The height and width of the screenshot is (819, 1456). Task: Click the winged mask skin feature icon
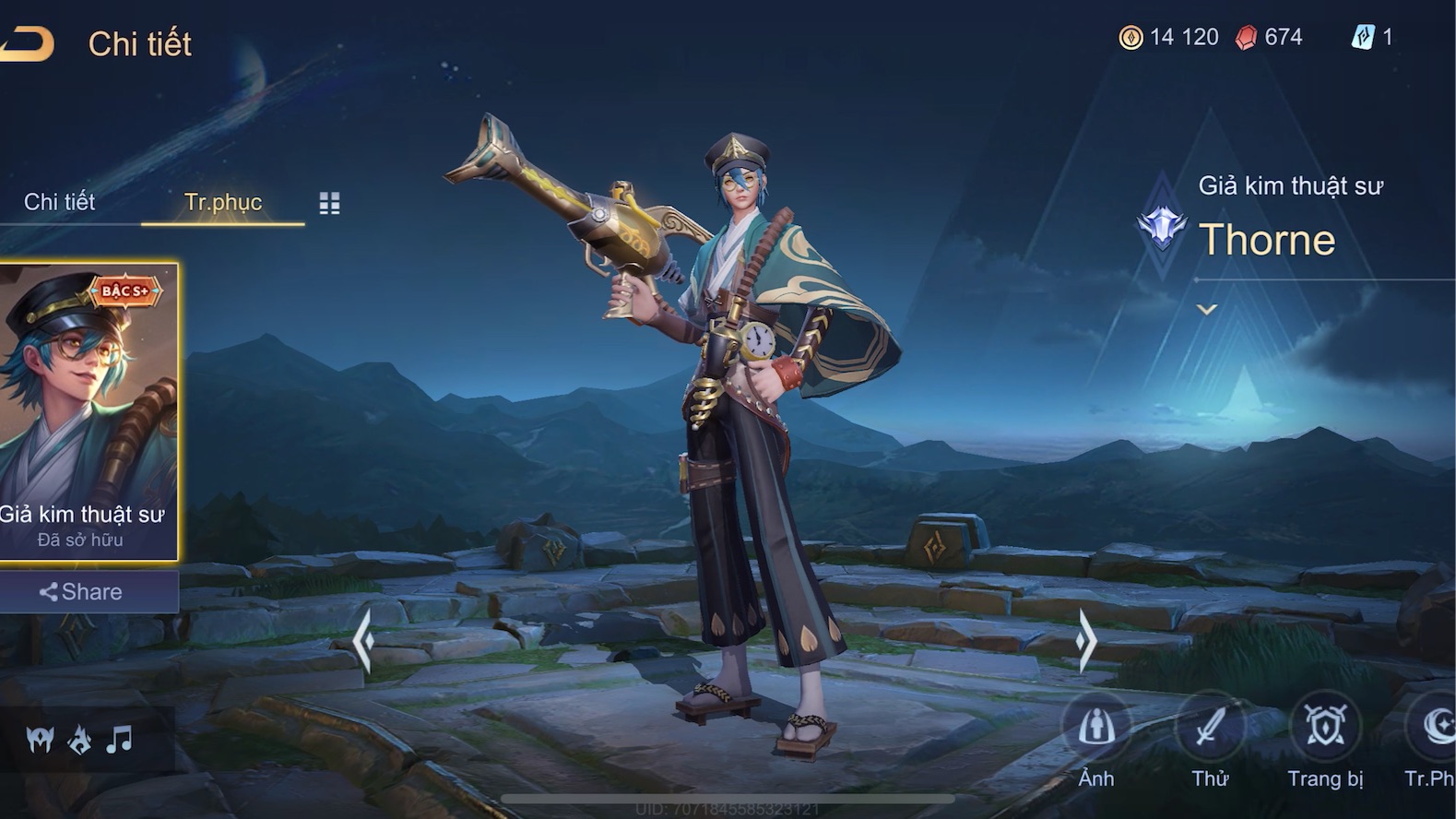point(41,739)
